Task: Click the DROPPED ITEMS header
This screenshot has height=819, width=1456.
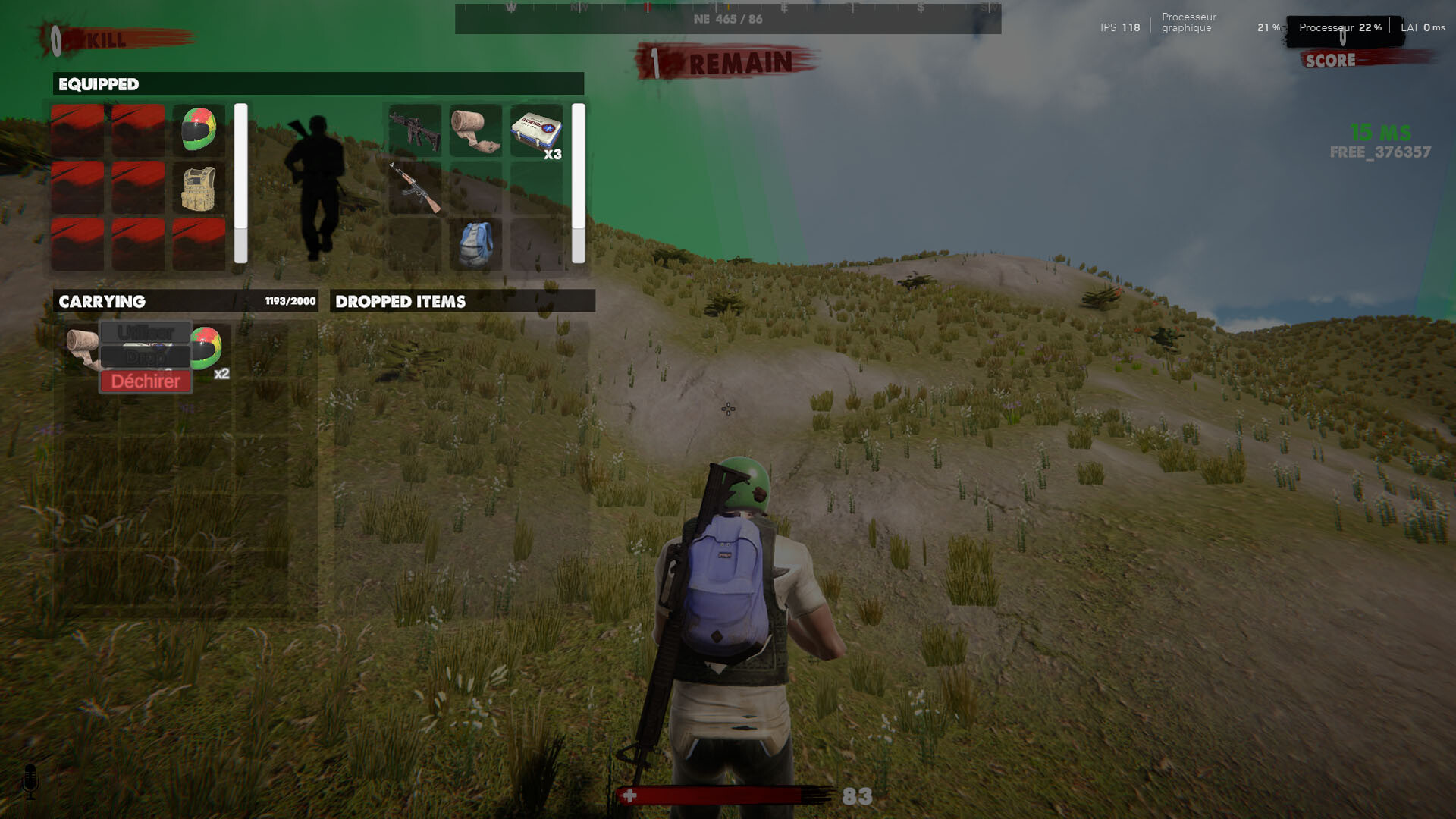Action: pyautogui.click(x=400, y=300)
